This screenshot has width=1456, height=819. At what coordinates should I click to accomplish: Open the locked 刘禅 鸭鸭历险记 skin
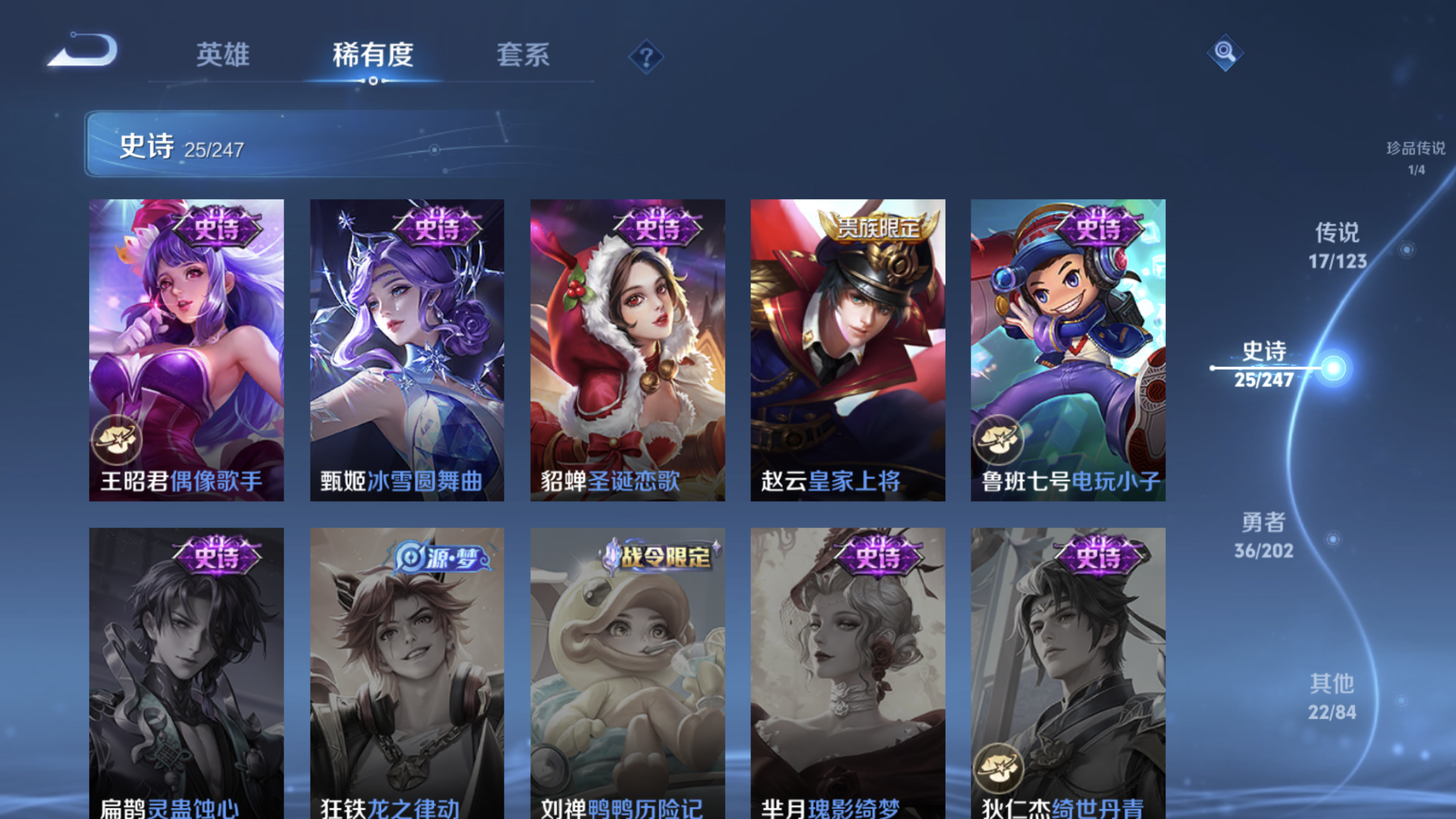tap(627, 673)
